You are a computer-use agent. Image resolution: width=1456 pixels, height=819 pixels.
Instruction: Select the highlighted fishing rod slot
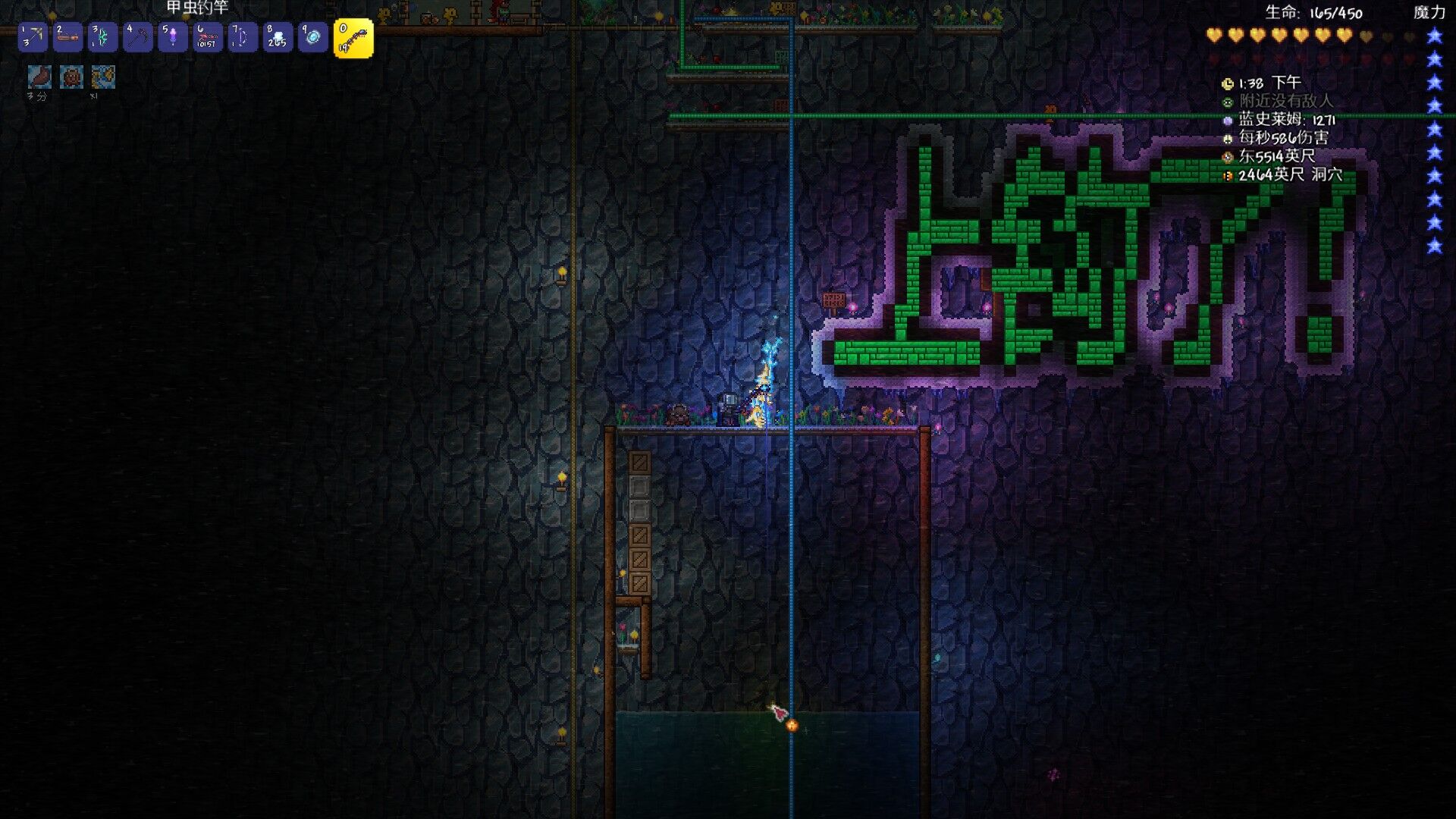point(353,38)
